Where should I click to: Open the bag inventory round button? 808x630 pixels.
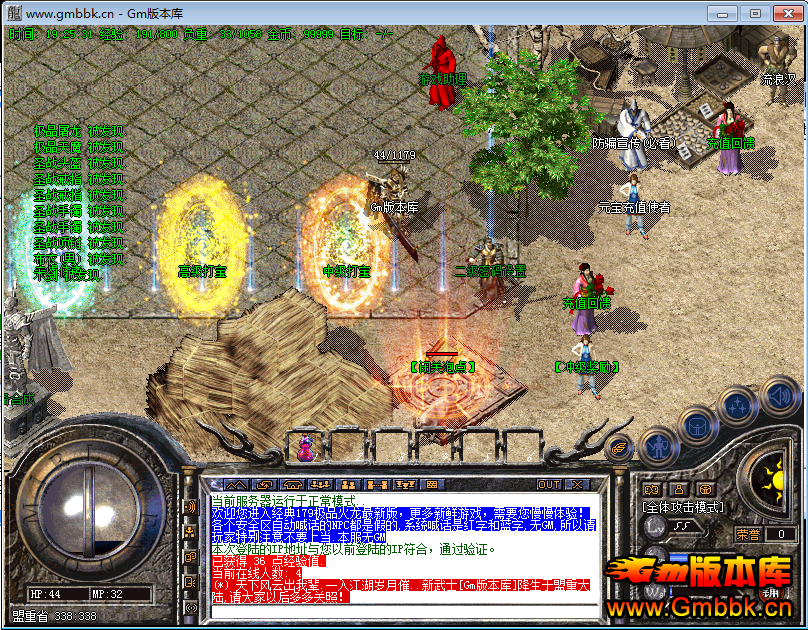pyautogui.click(x=698, y=426)
